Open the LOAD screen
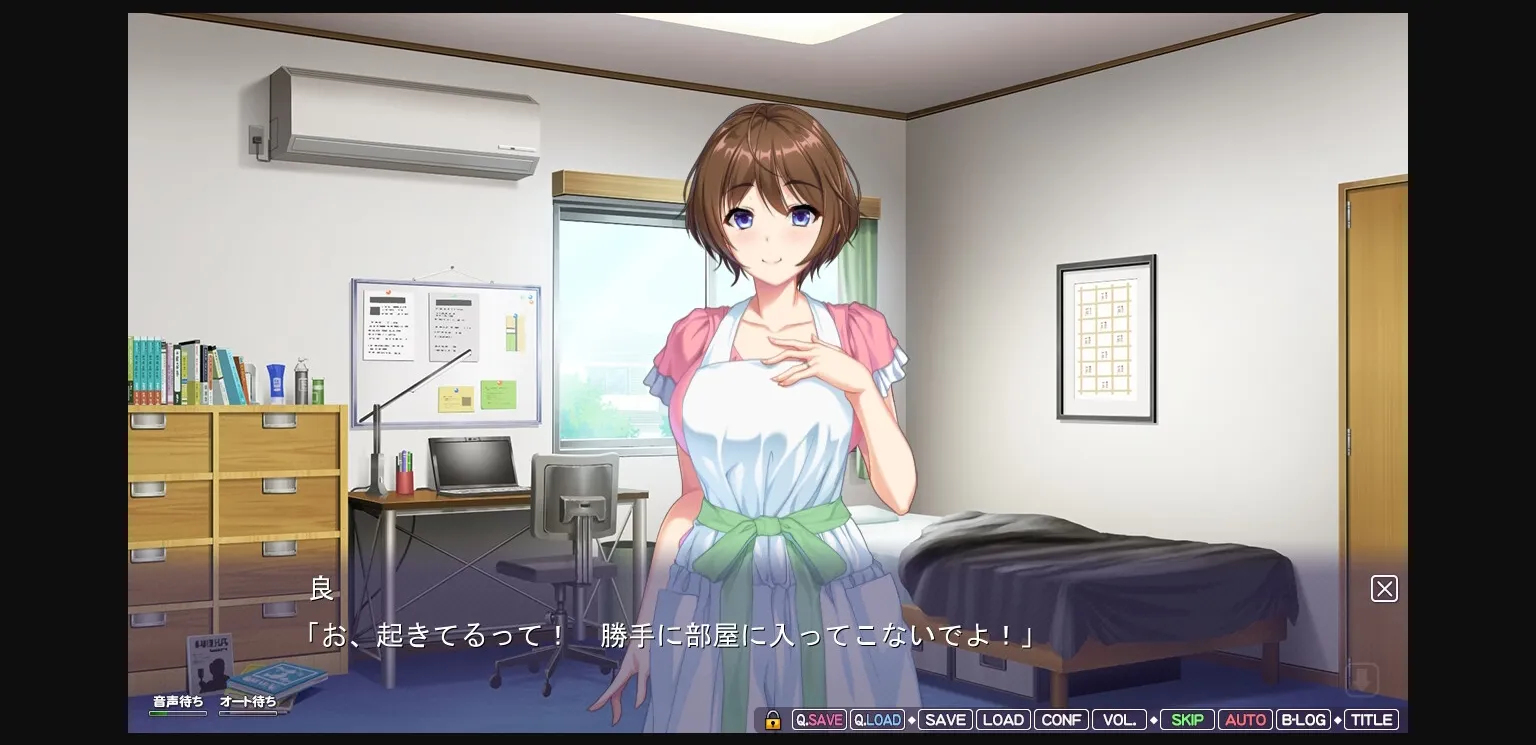Viewport: 1536px width, 745px height. click(1003, 719)
